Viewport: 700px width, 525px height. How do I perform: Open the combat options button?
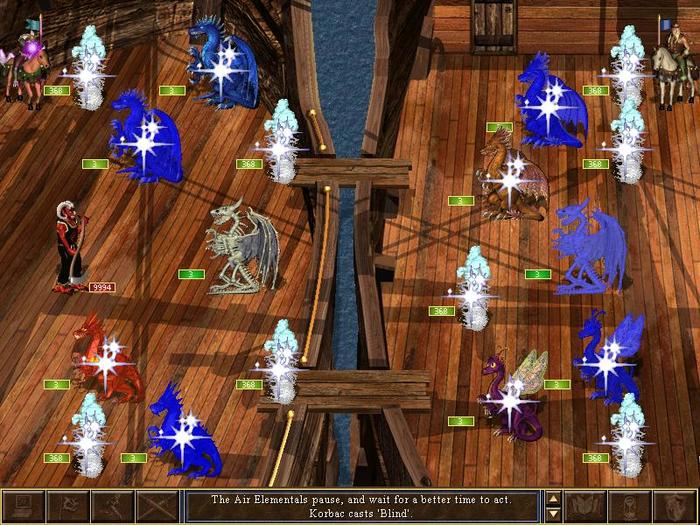(23, 507)
